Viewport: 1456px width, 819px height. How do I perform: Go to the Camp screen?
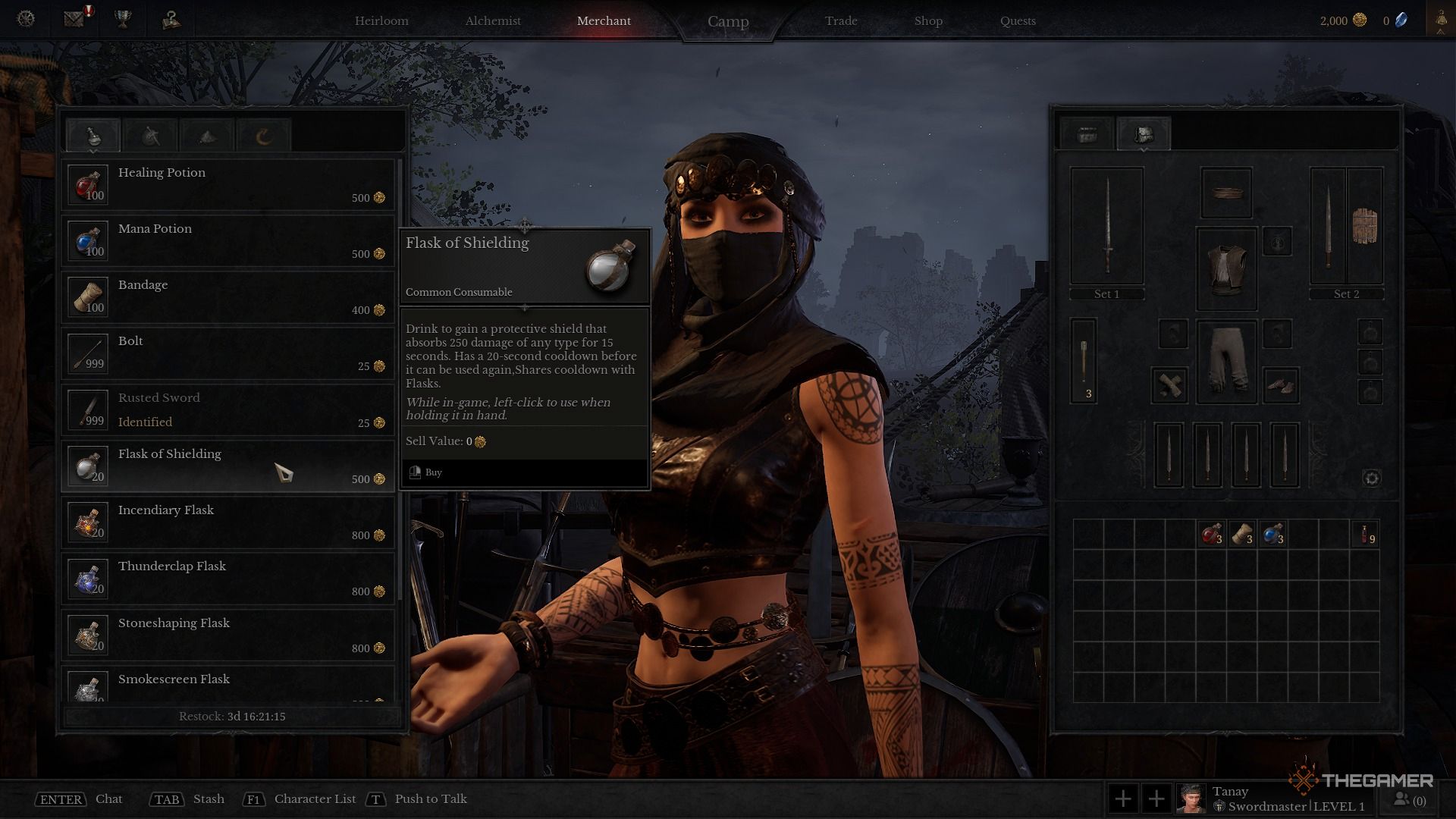tap(728, 21)
